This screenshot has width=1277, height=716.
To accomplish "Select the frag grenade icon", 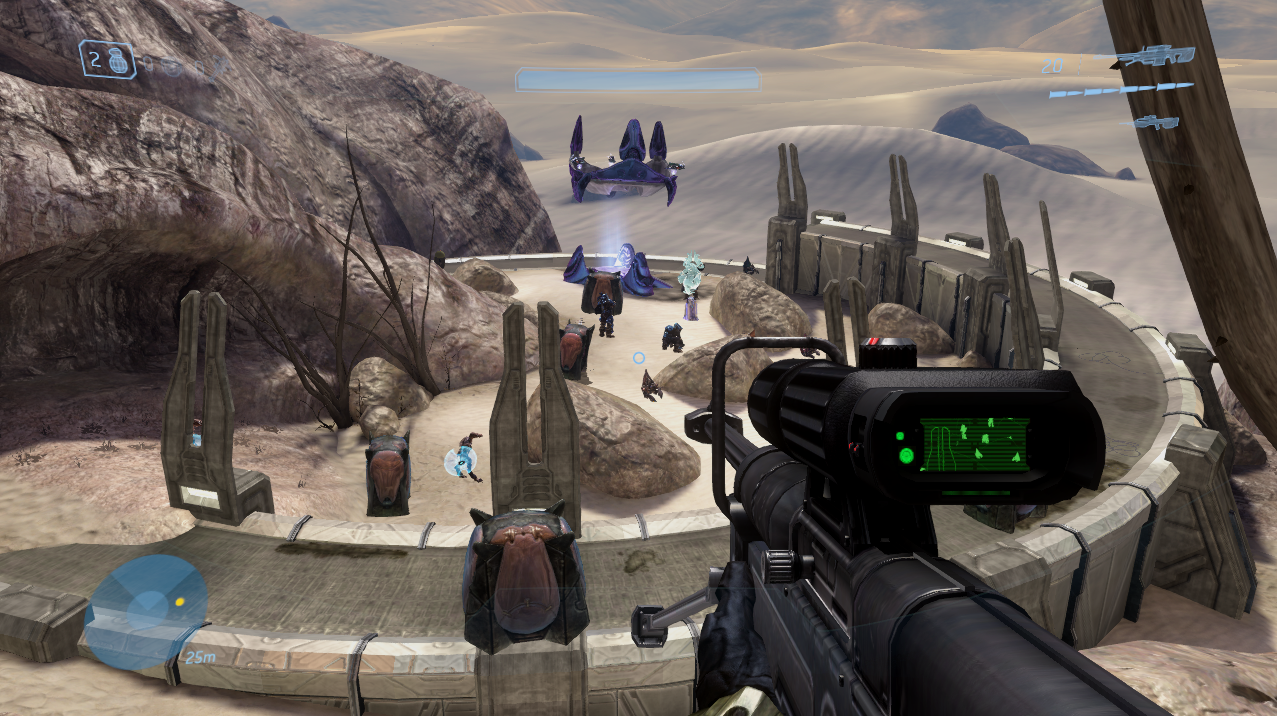I will click(119, 58).
